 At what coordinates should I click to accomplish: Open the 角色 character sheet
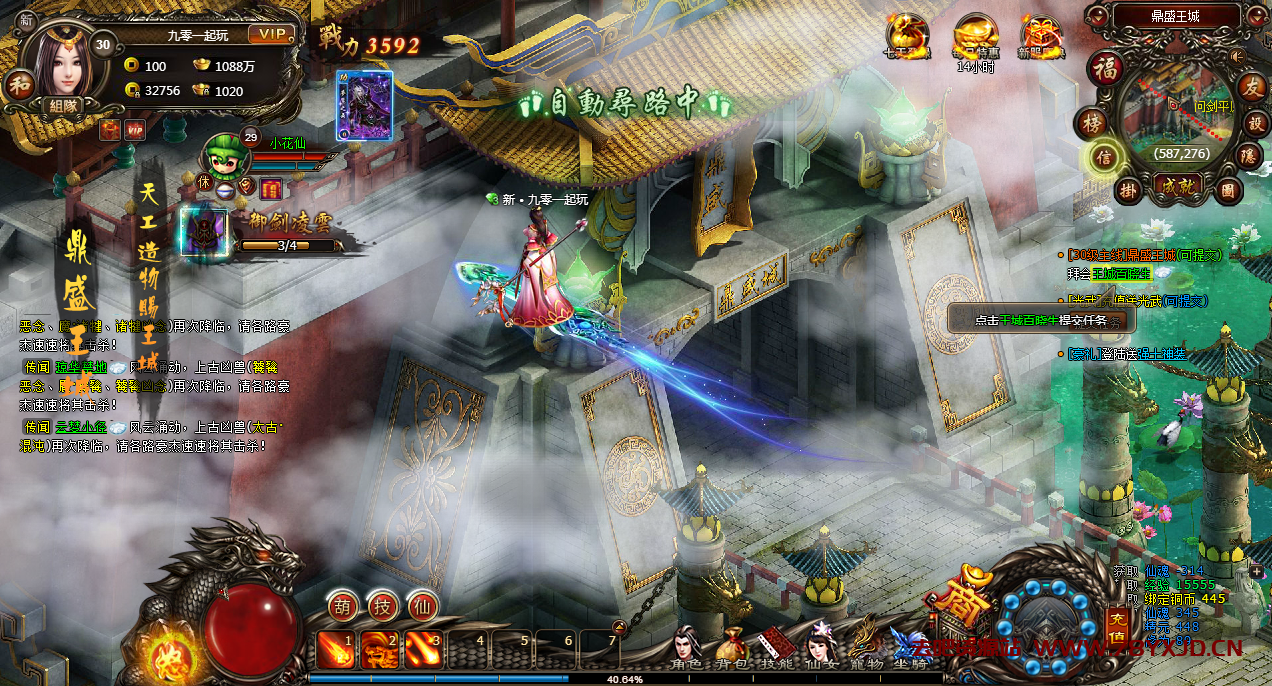pyautogui.click(x=686, y=648)
